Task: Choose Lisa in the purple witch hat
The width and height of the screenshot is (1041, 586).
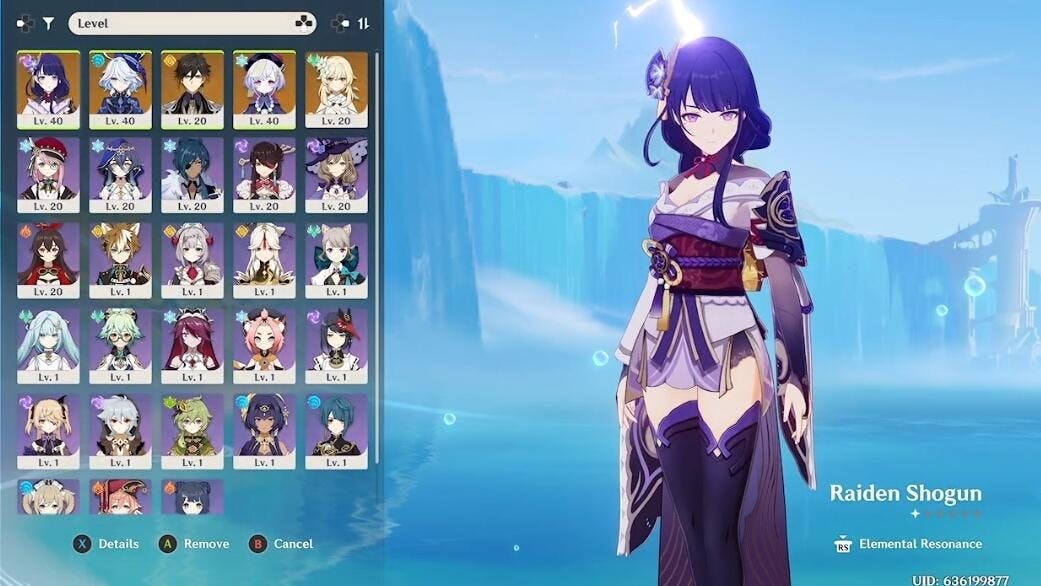Action: 336,174
